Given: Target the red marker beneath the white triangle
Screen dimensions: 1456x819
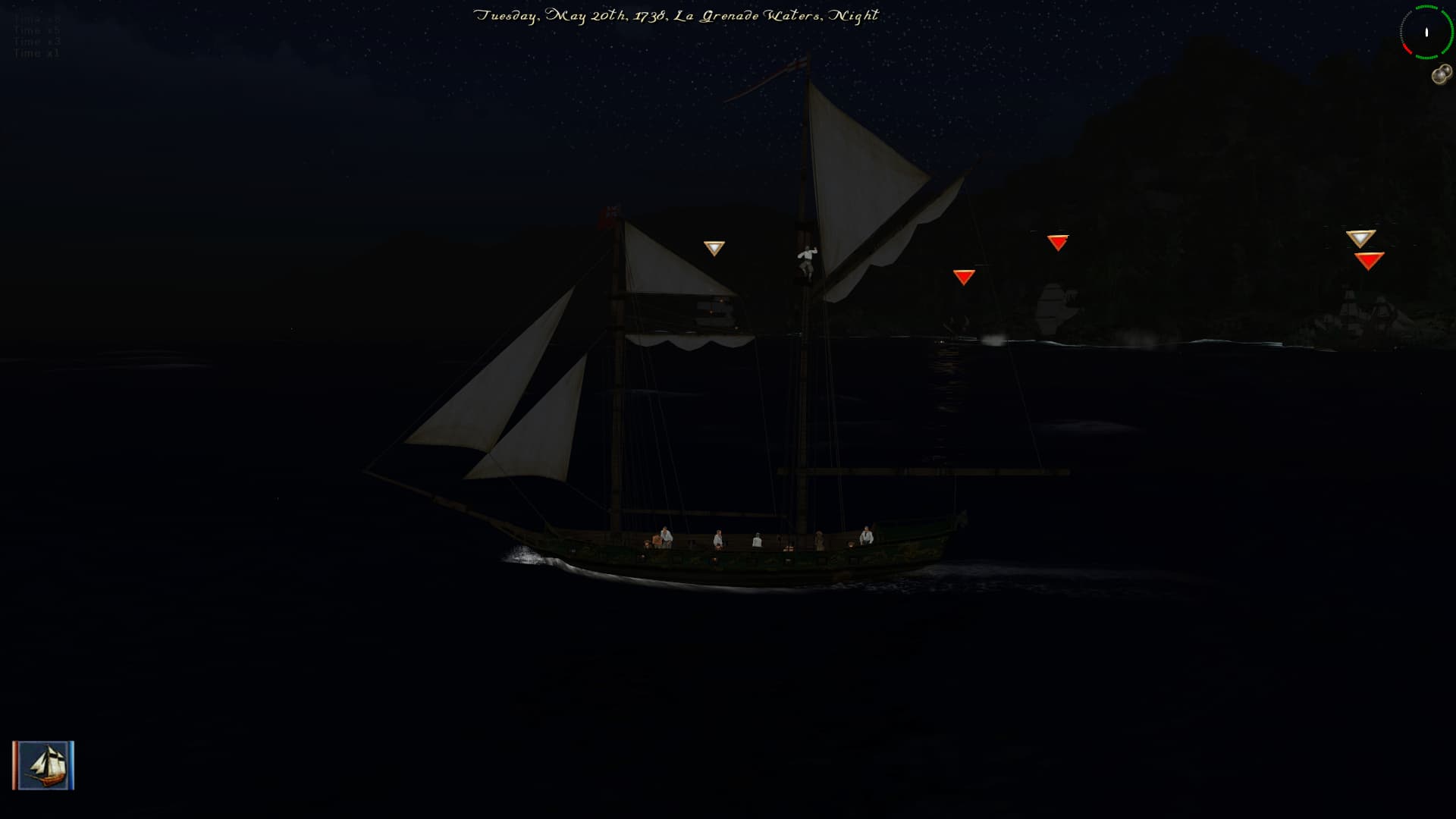Looking at the screenshot, I should pos(1369,261).
